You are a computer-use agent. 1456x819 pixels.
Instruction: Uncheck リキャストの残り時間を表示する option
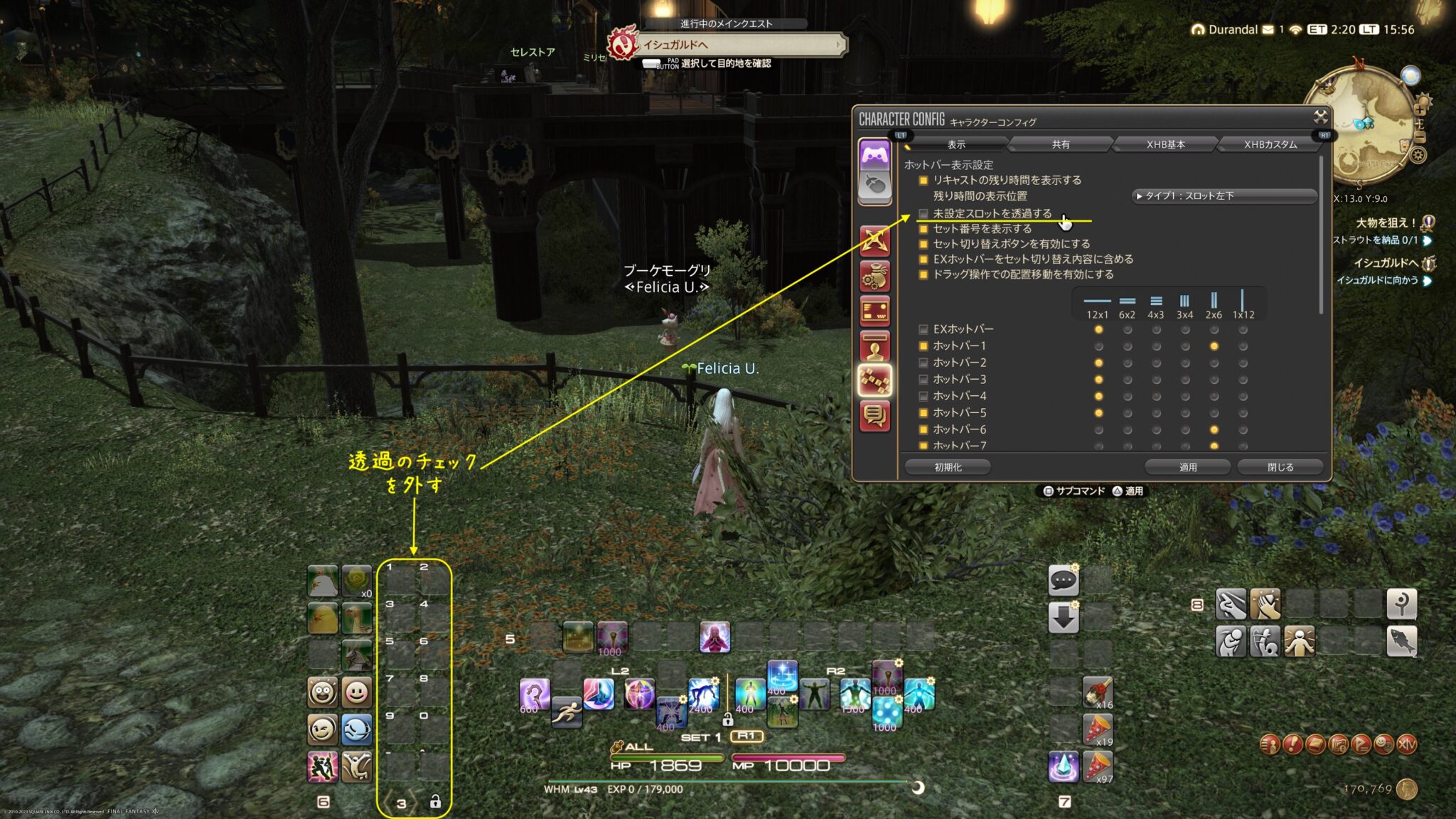(922, 180)
